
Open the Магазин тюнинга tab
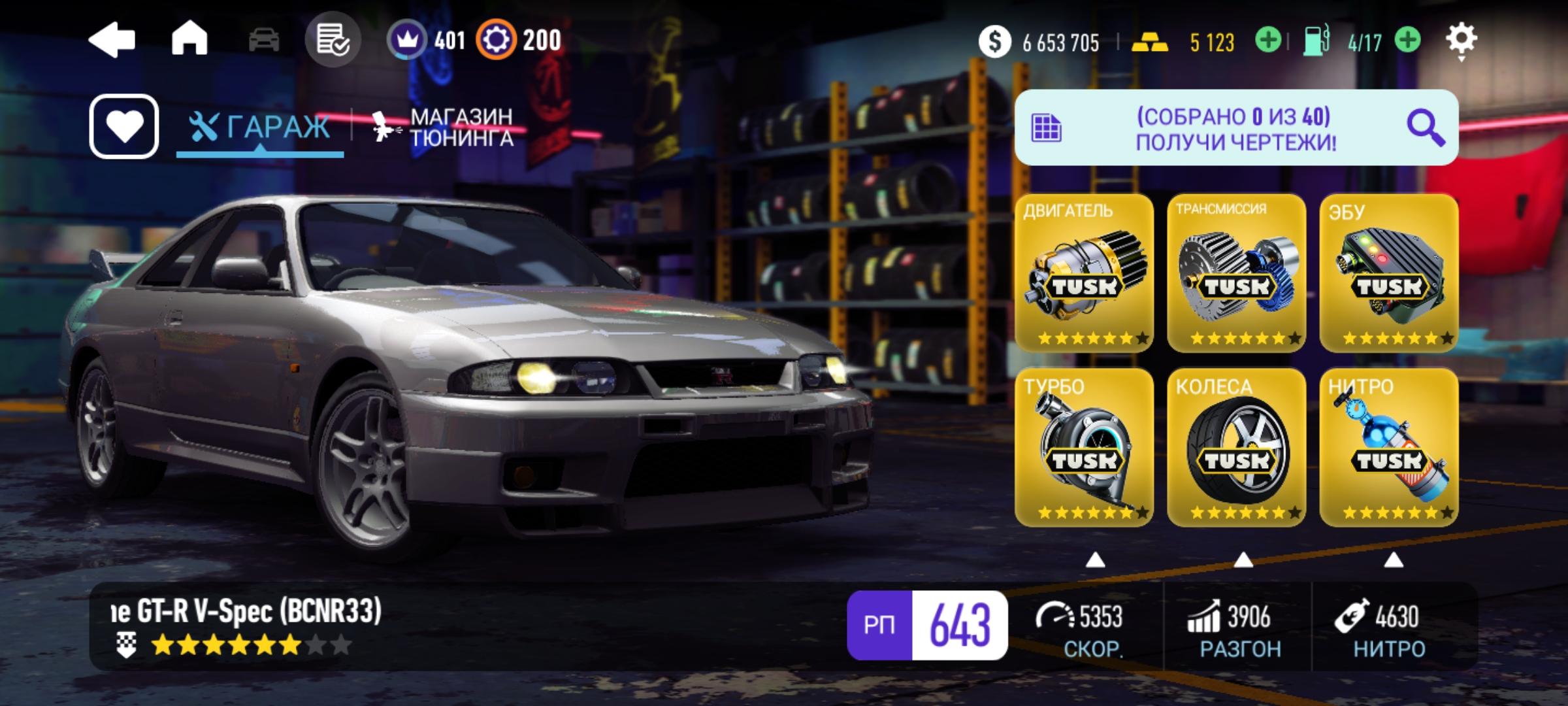tap(444, 127)
